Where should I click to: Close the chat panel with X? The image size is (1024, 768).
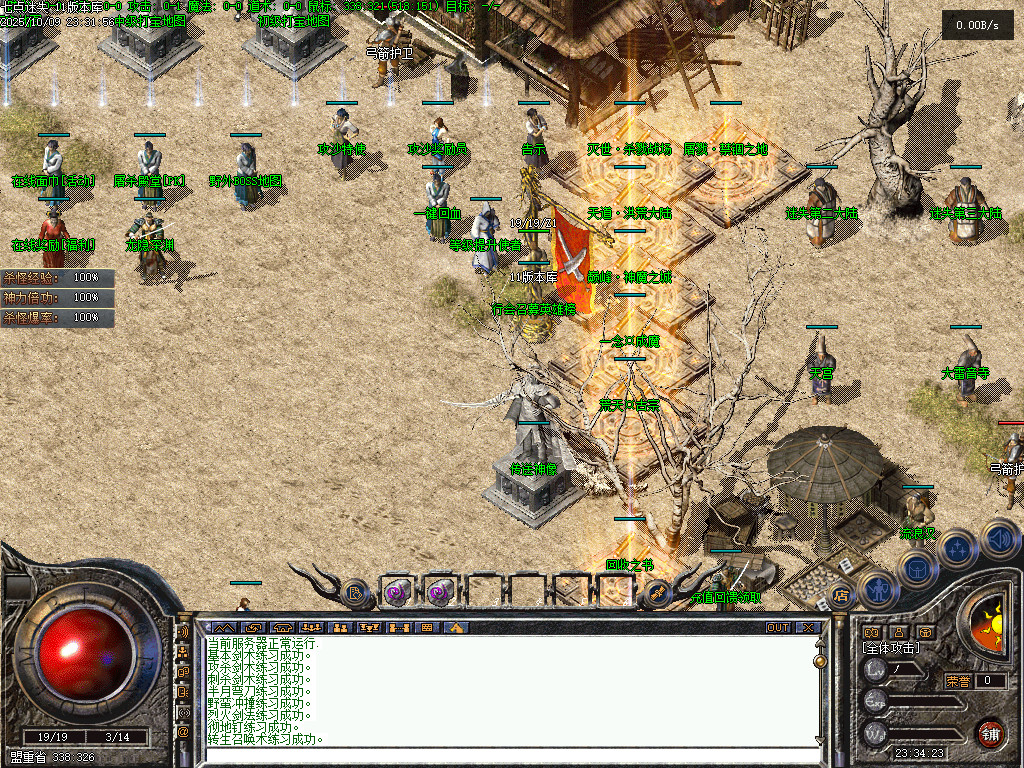coord(808,628)
